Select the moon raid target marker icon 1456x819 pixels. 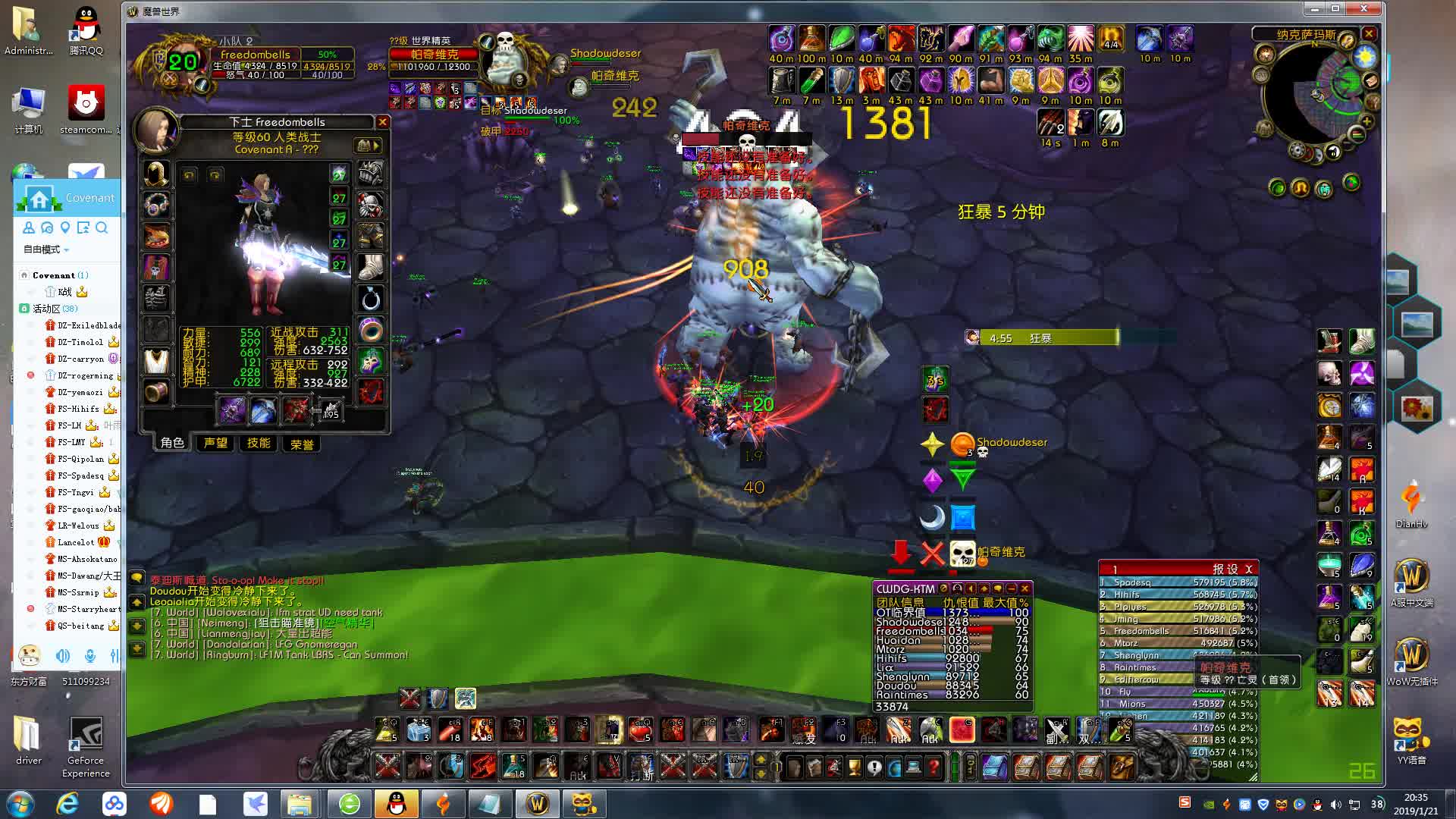click(932, 516)
